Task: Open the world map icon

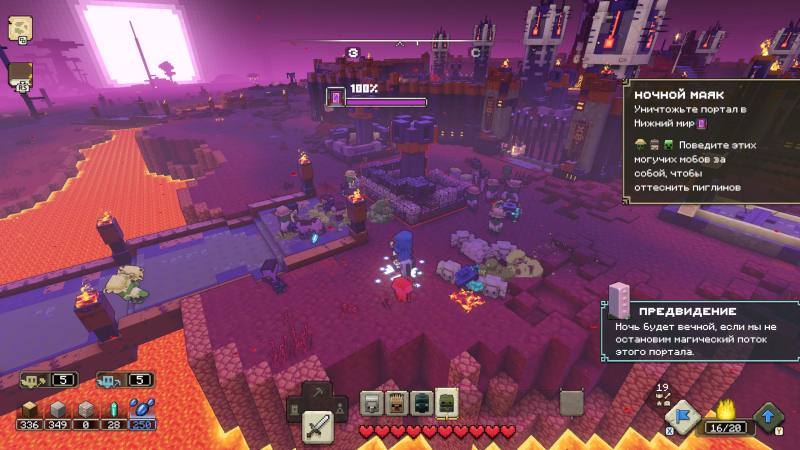Action: (x=20, y=29)
